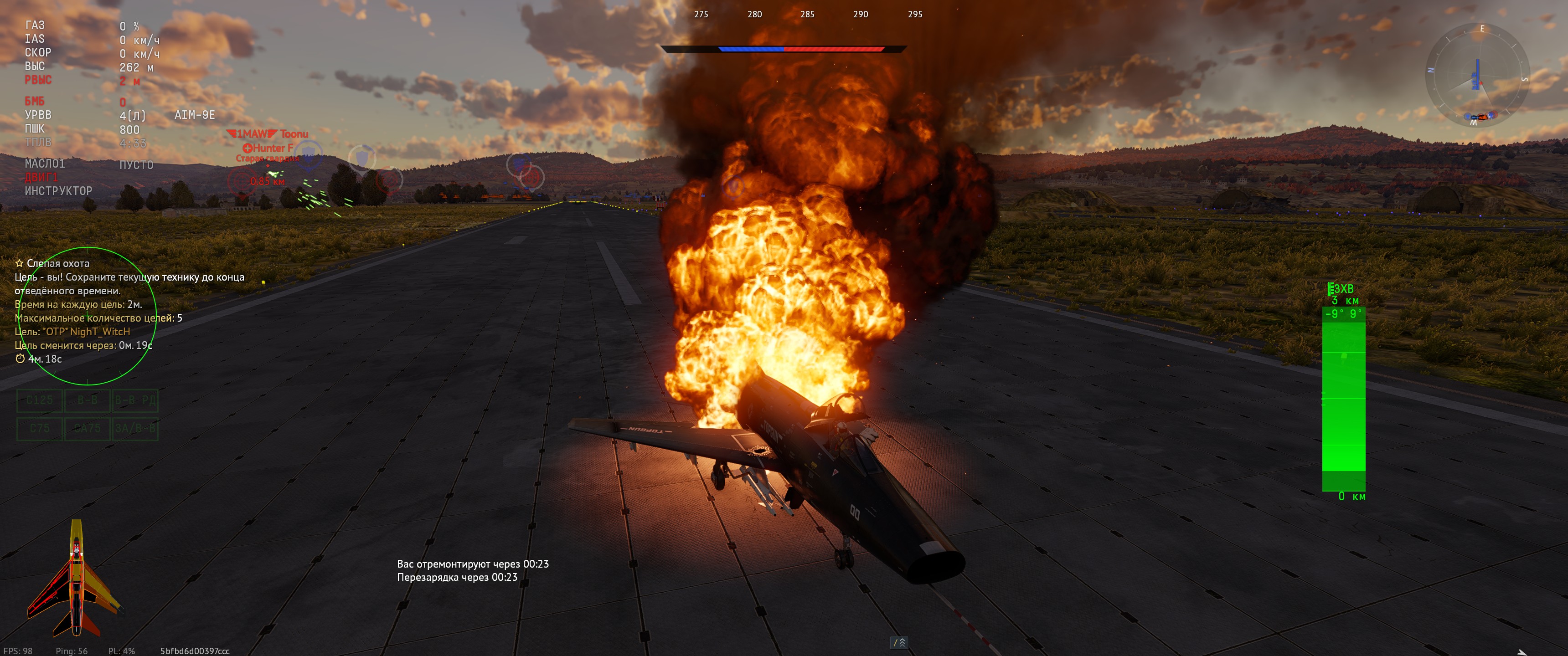Screen dimensions: 1568x656
Task: Click the В-В РД indicator box
Action: tap(135, 400)
